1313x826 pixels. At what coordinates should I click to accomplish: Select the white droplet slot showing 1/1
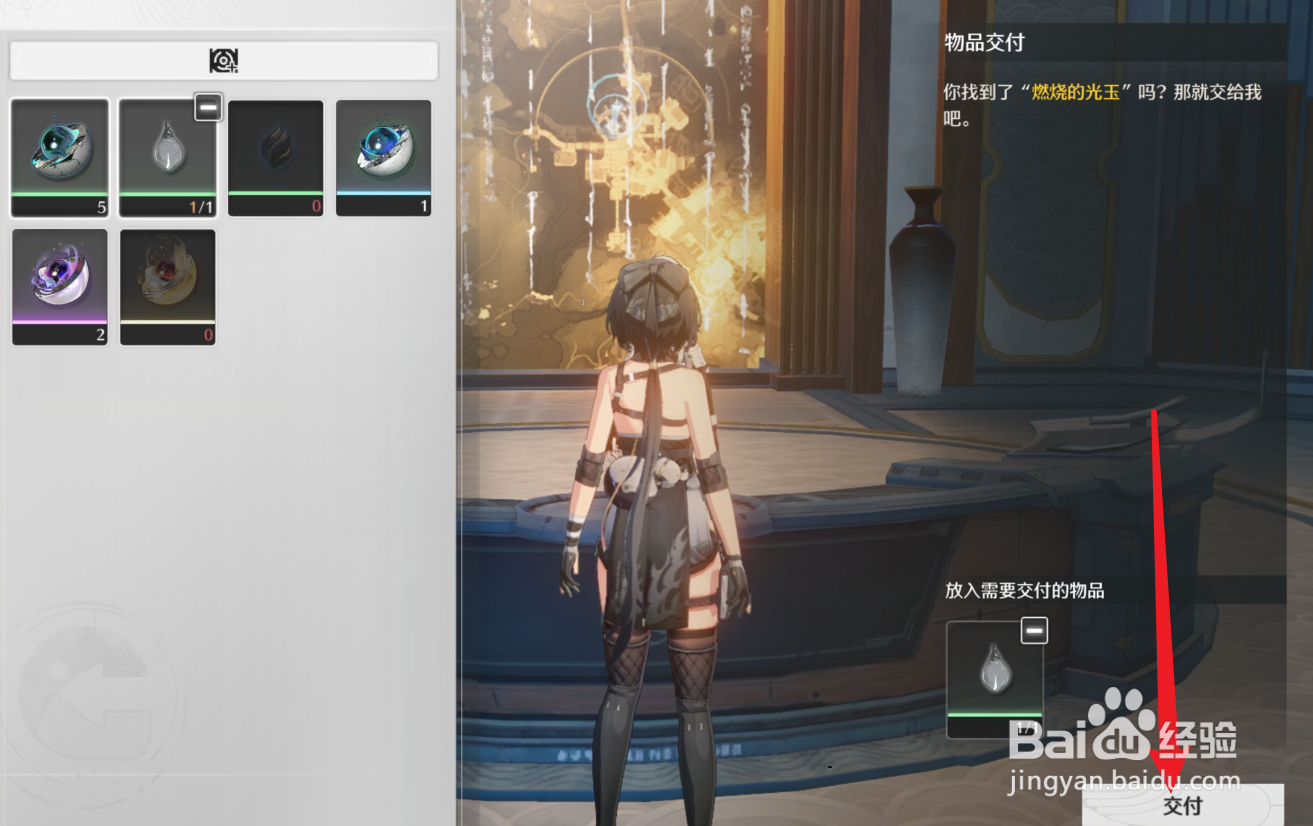[x=167, y=157]
